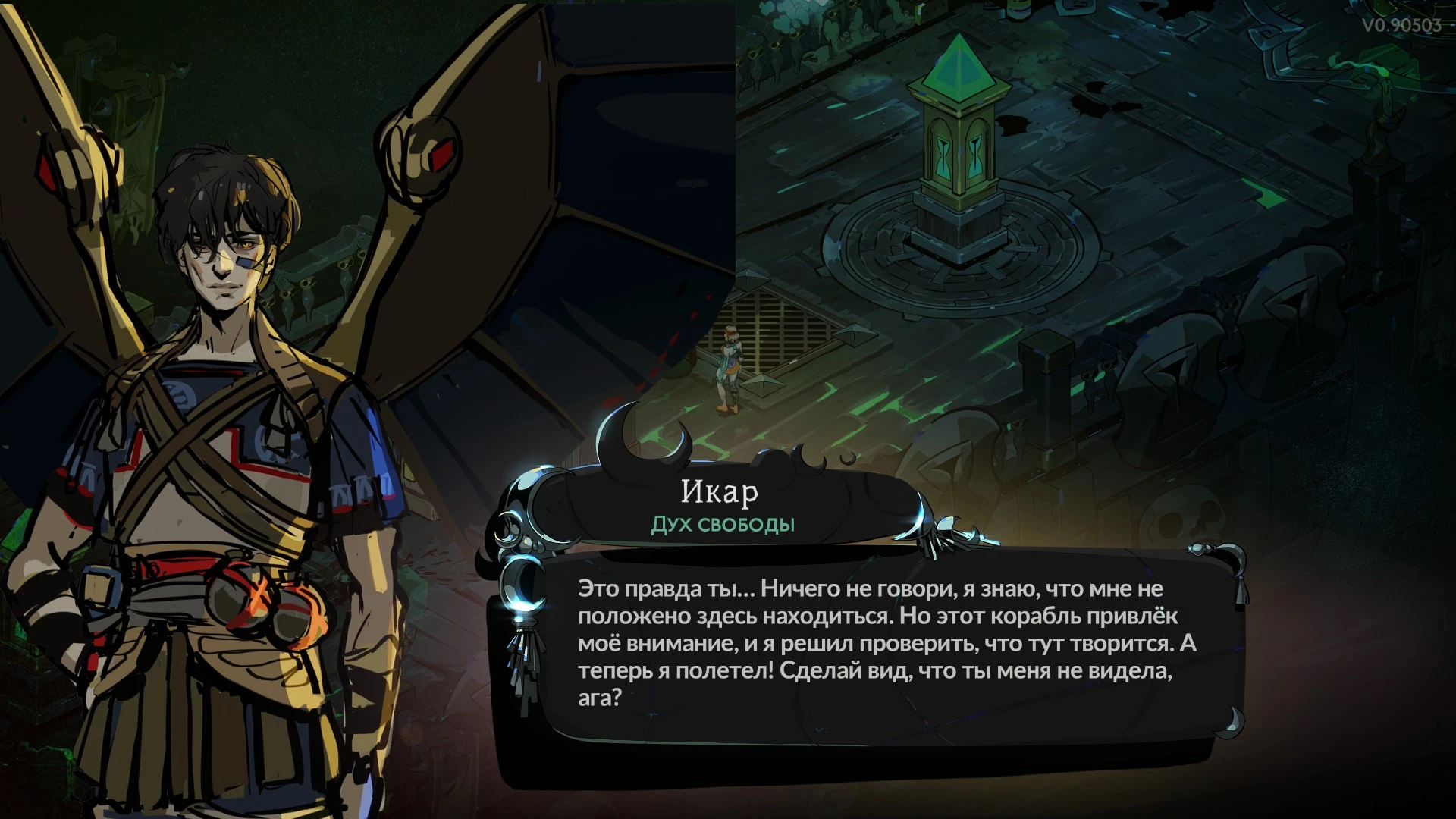
Task: Click Icarus's dialogue box to continue
Action: (880, 643)
